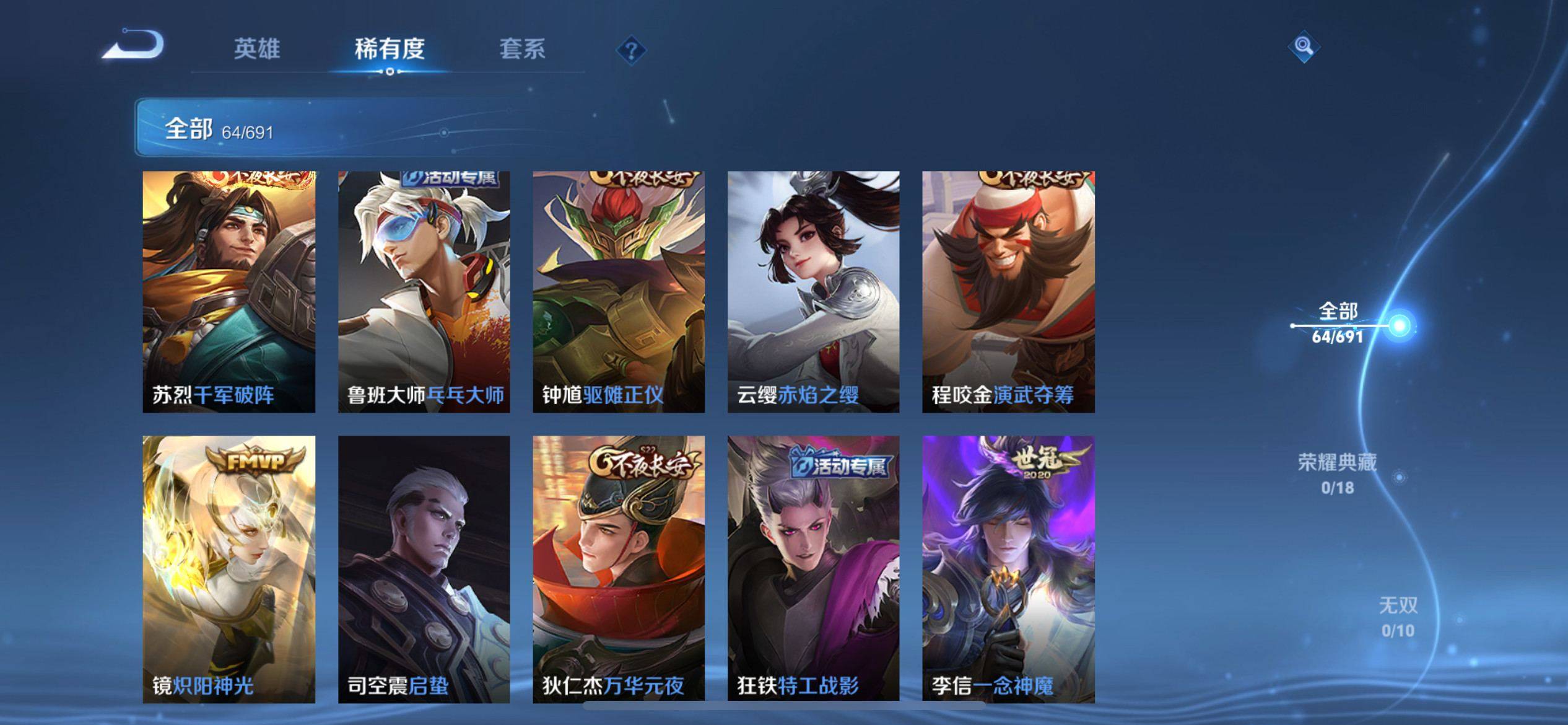The height and width of the screenshot is (725, 1568).
Task: Open the 钟馗 驱傩正仪 skin card
Action: pos(619,291)
